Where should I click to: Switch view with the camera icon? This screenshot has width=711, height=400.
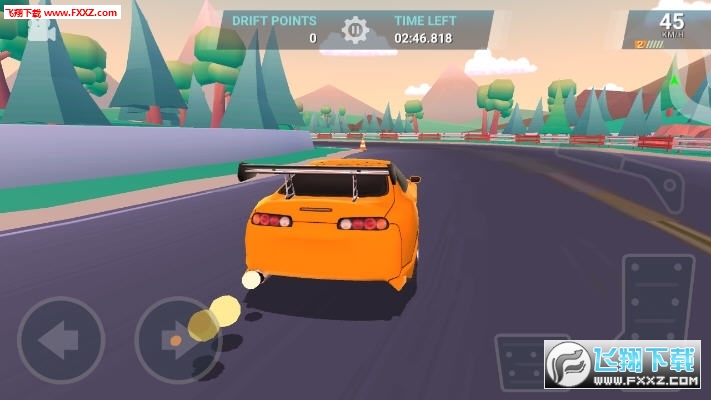(40, 32)
